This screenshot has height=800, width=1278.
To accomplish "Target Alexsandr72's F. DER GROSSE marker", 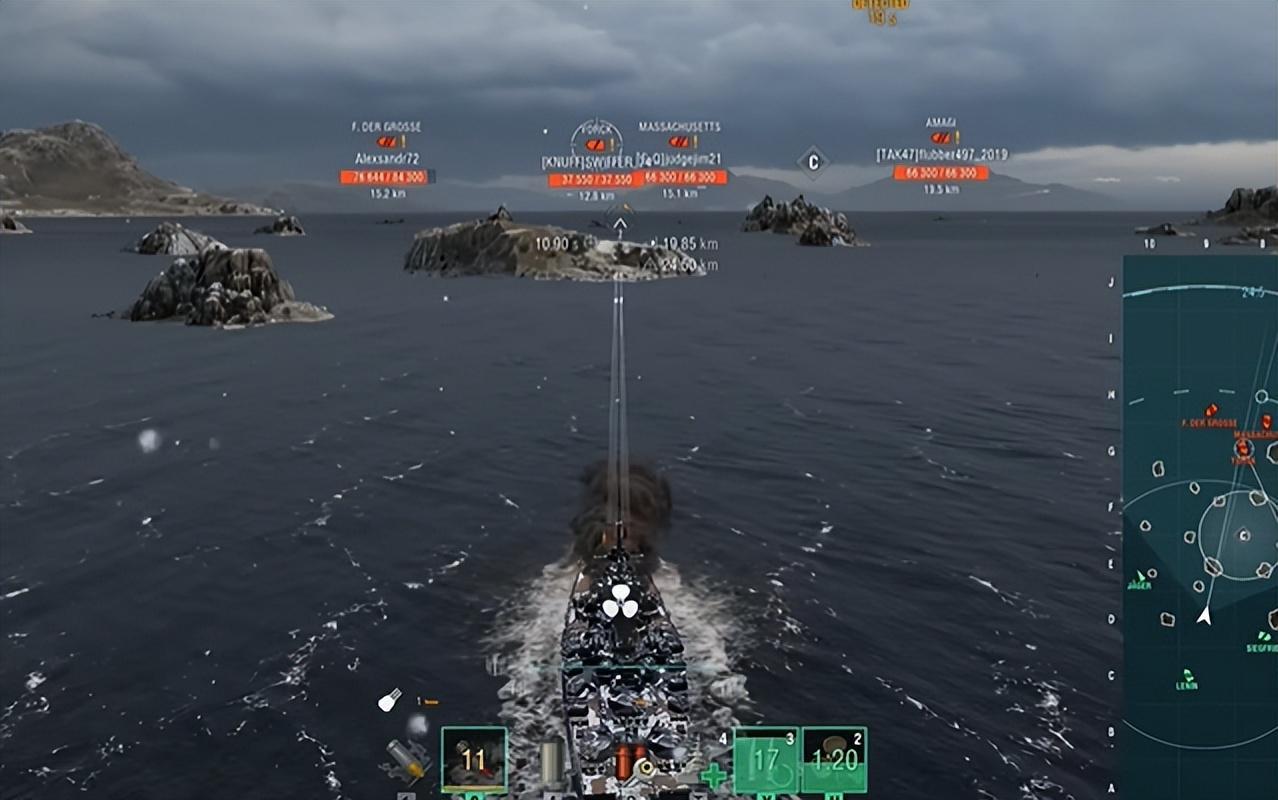I will coord(385,142).
